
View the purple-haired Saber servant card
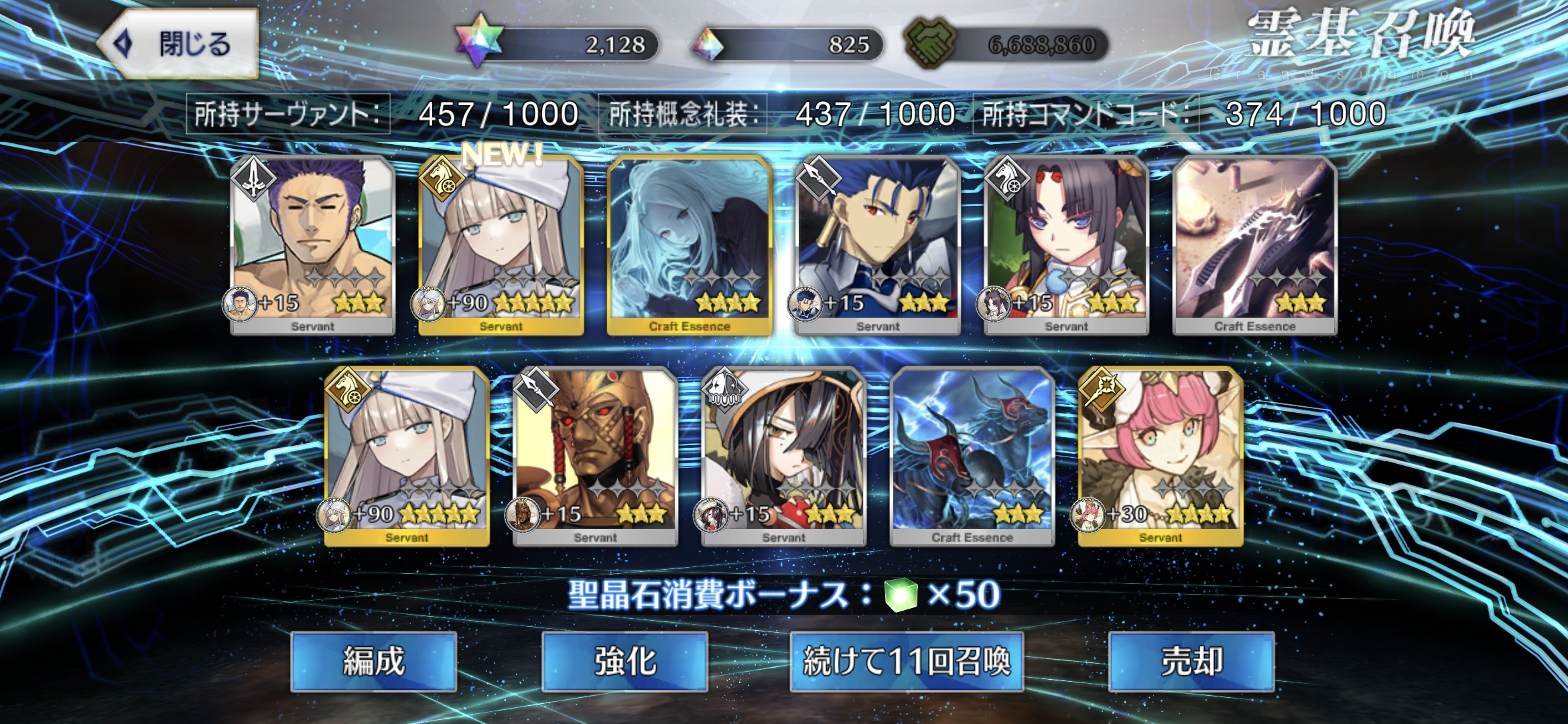pyautogui.click(x=312, y=245)
